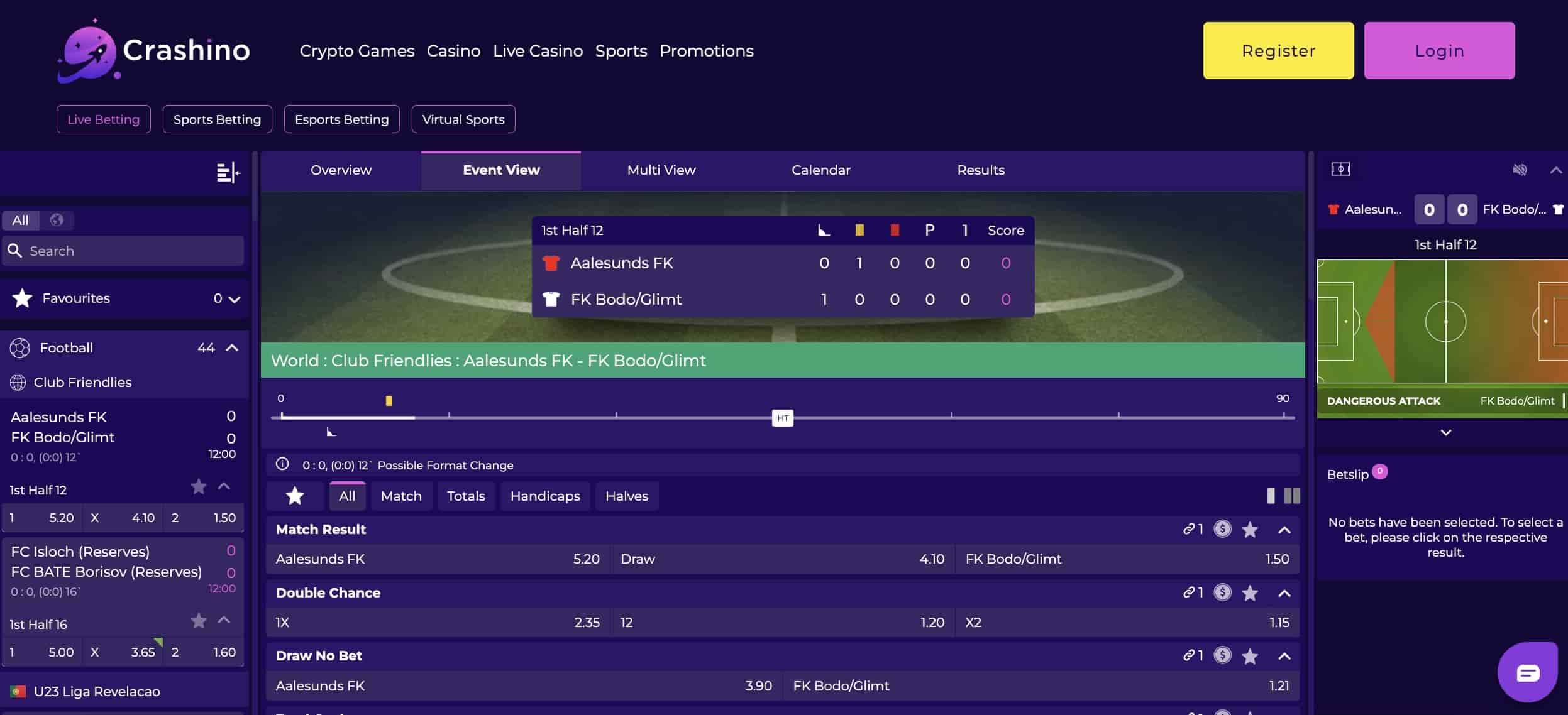Switch to the Multi View tab
This screenshot has height=715, width=1568.
(x=660, y=170)
